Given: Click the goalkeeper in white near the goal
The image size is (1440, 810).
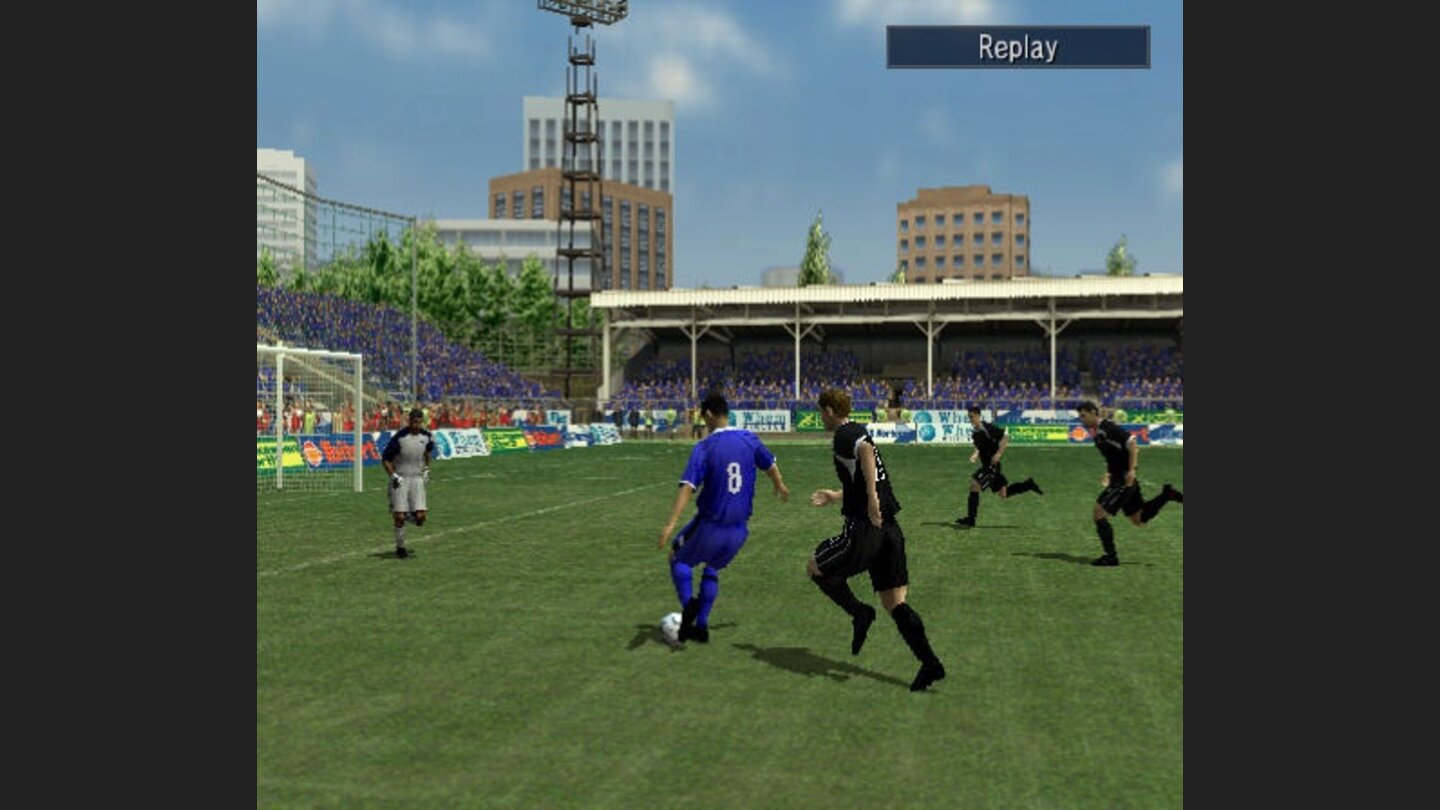Looking at the screenshot, I should tap(409, 470).
